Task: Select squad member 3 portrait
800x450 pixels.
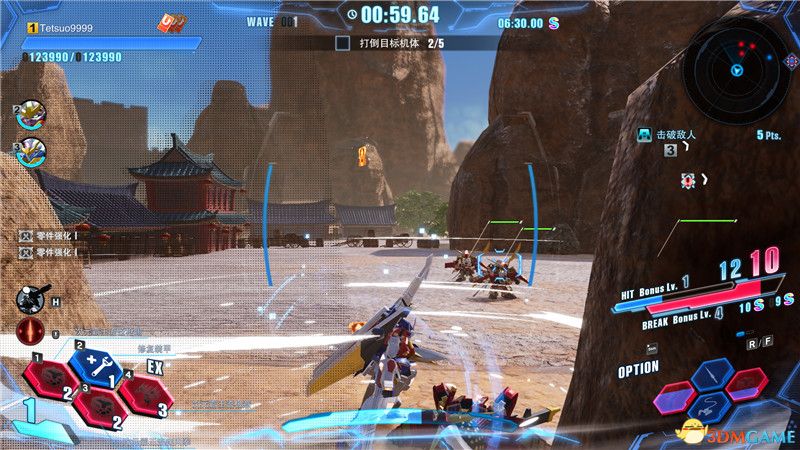Action: coord(31,152)
